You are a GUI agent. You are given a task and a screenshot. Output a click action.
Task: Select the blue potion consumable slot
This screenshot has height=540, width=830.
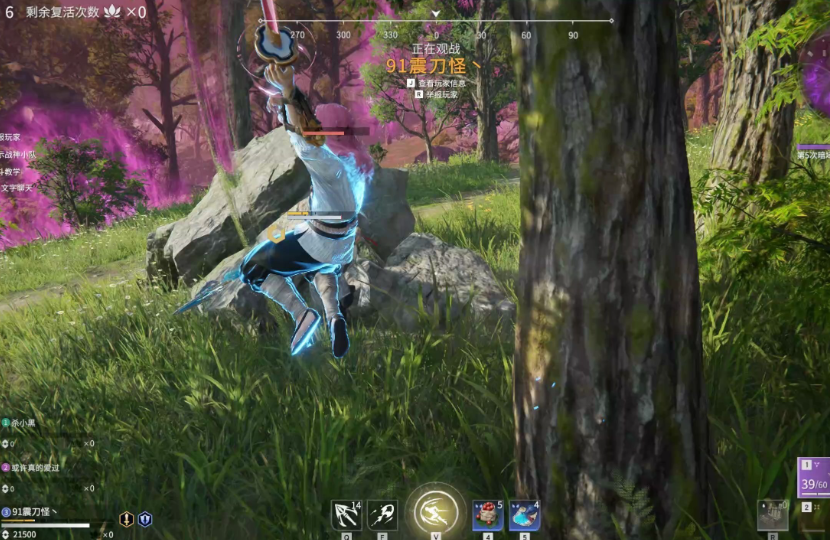(524, 514)
